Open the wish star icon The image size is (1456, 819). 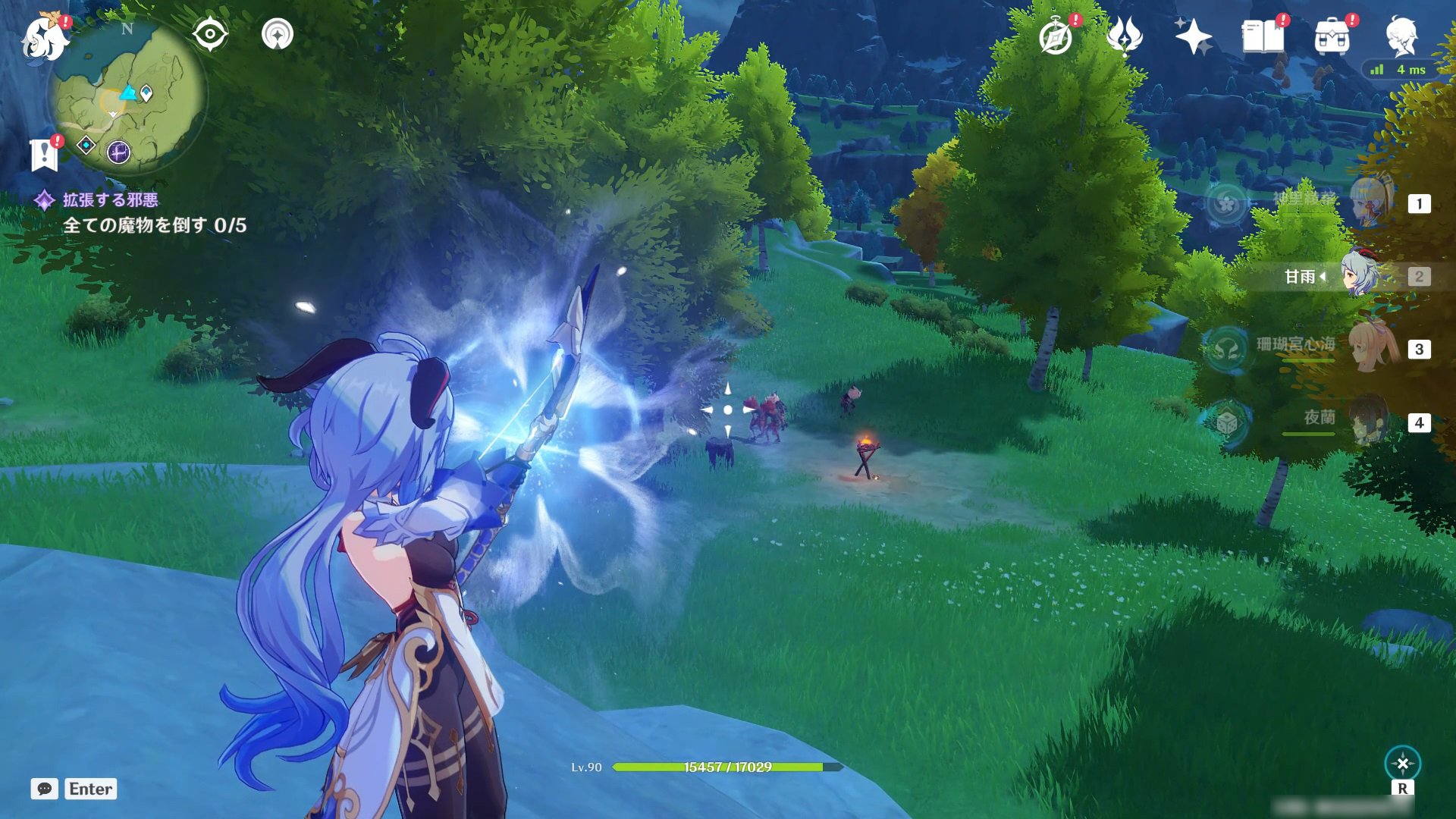pos(1193,36)
